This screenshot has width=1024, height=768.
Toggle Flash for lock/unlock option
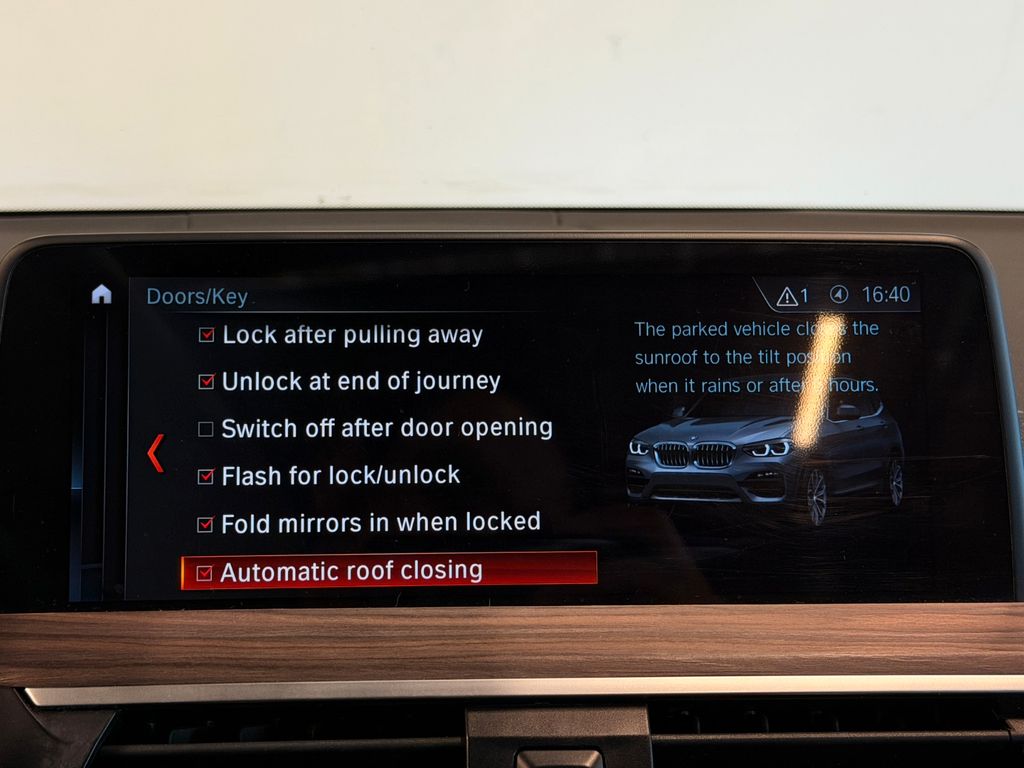(x=206, y=476)
